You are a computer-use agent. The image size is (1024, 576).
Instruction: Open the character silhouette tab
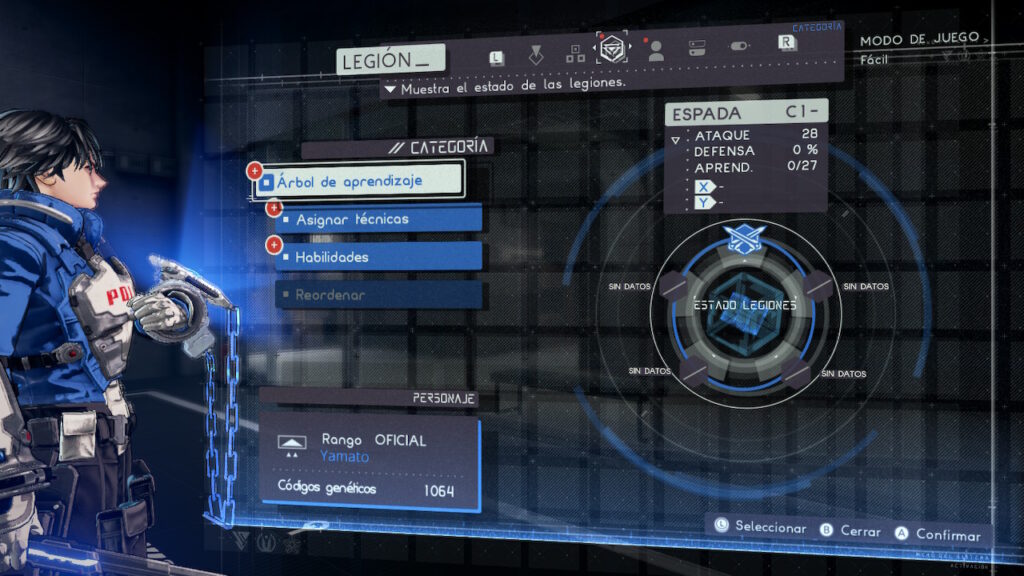point(656,51)
